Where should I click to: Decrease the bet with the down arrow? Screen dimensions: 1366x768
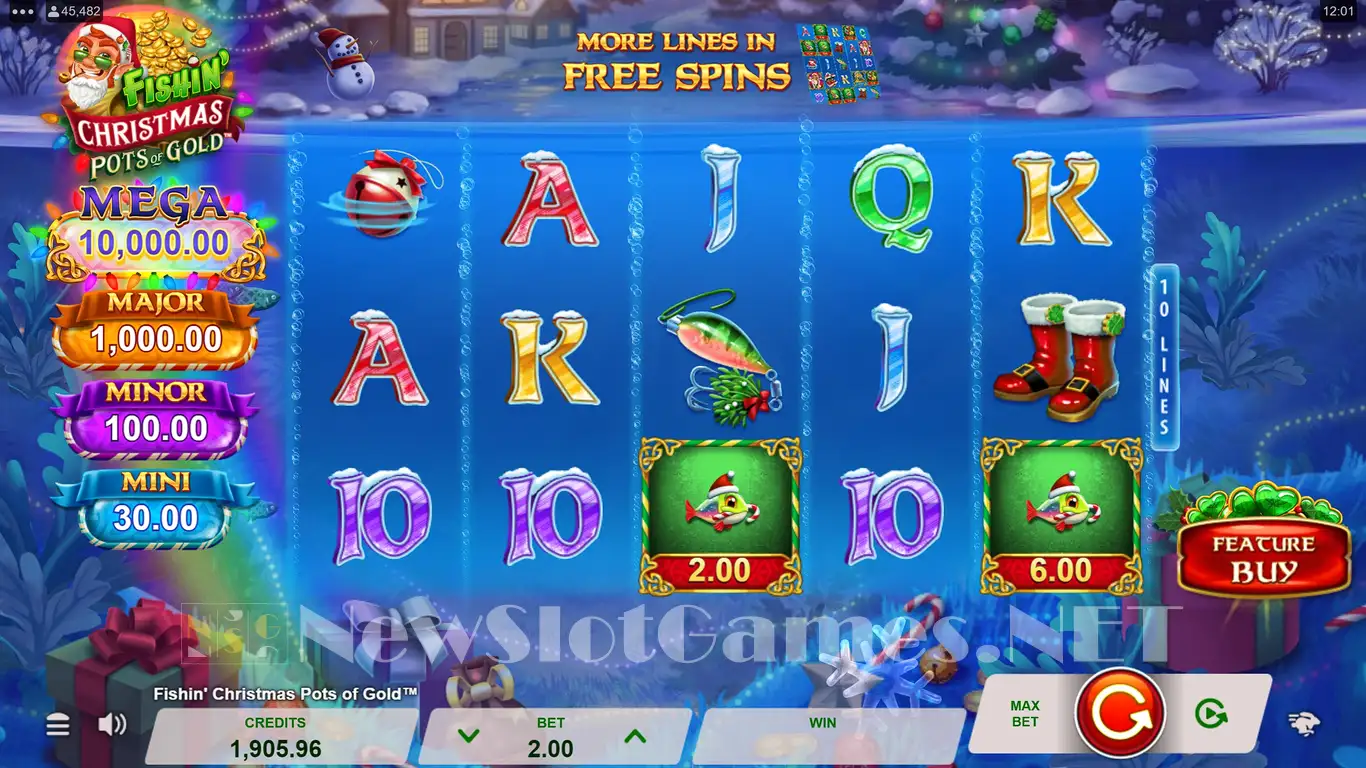click(468, 737)
